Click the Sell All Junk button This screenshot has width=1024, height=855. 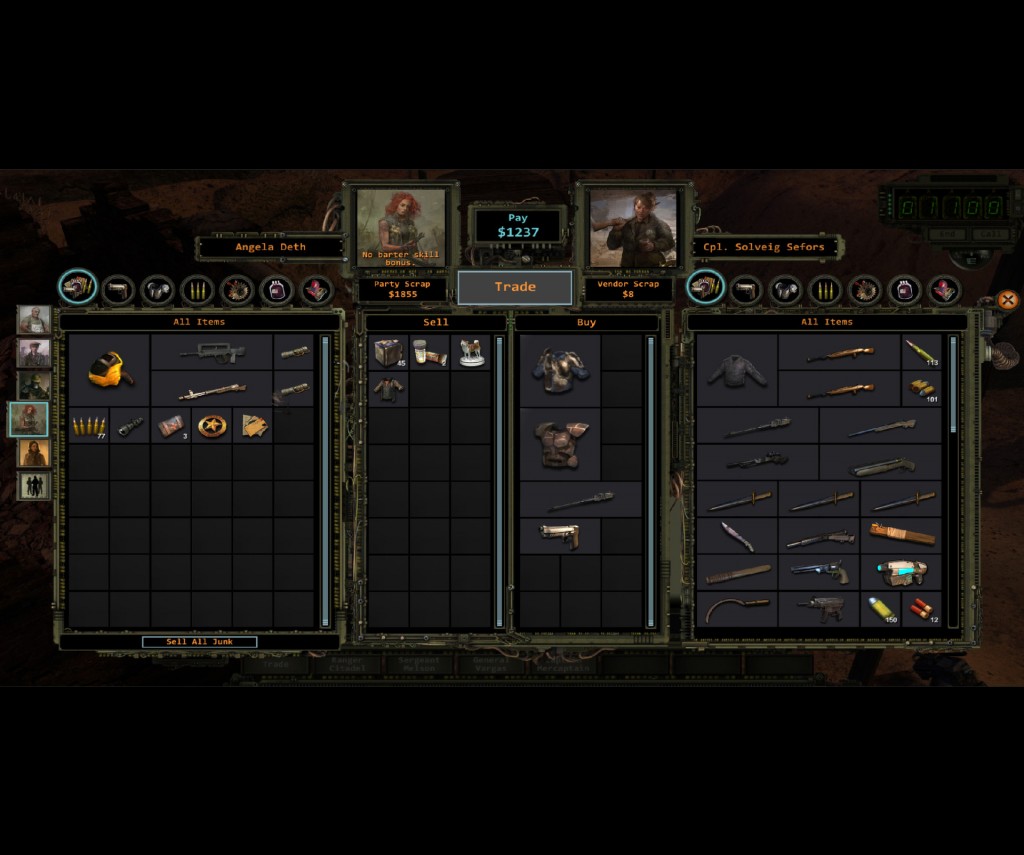[x=199, y=642]
